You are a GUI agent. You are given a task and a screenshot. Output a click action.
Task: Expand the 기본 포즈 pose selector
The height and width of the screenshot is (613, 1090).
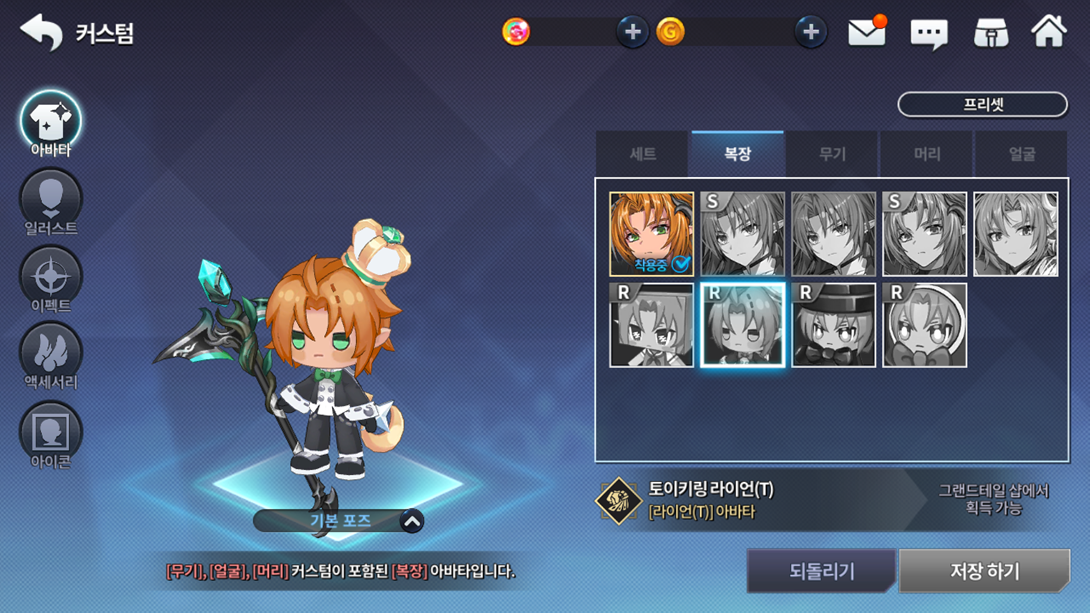[411, 521]
